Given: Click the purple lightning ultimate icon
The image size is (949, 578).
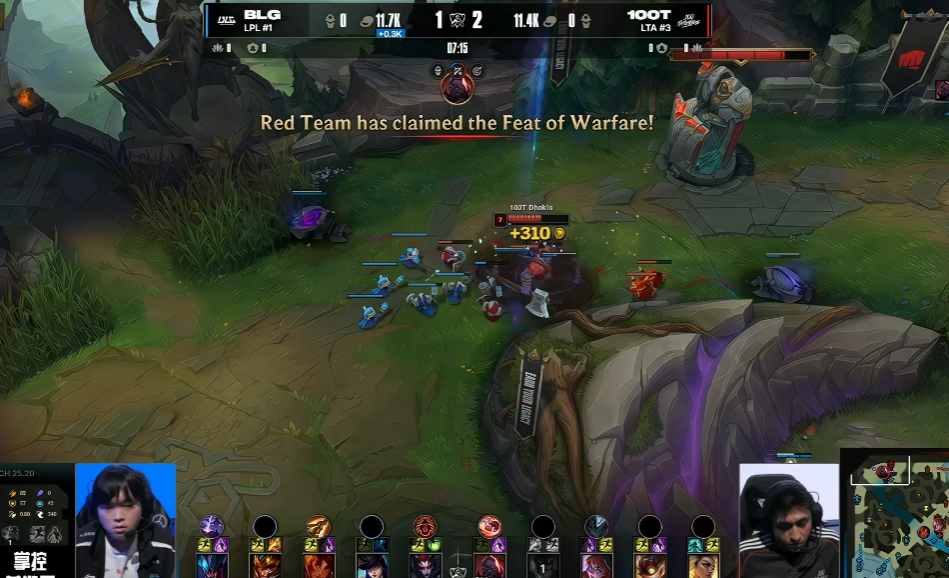Looking at the screenshot, I should (211, 527).
